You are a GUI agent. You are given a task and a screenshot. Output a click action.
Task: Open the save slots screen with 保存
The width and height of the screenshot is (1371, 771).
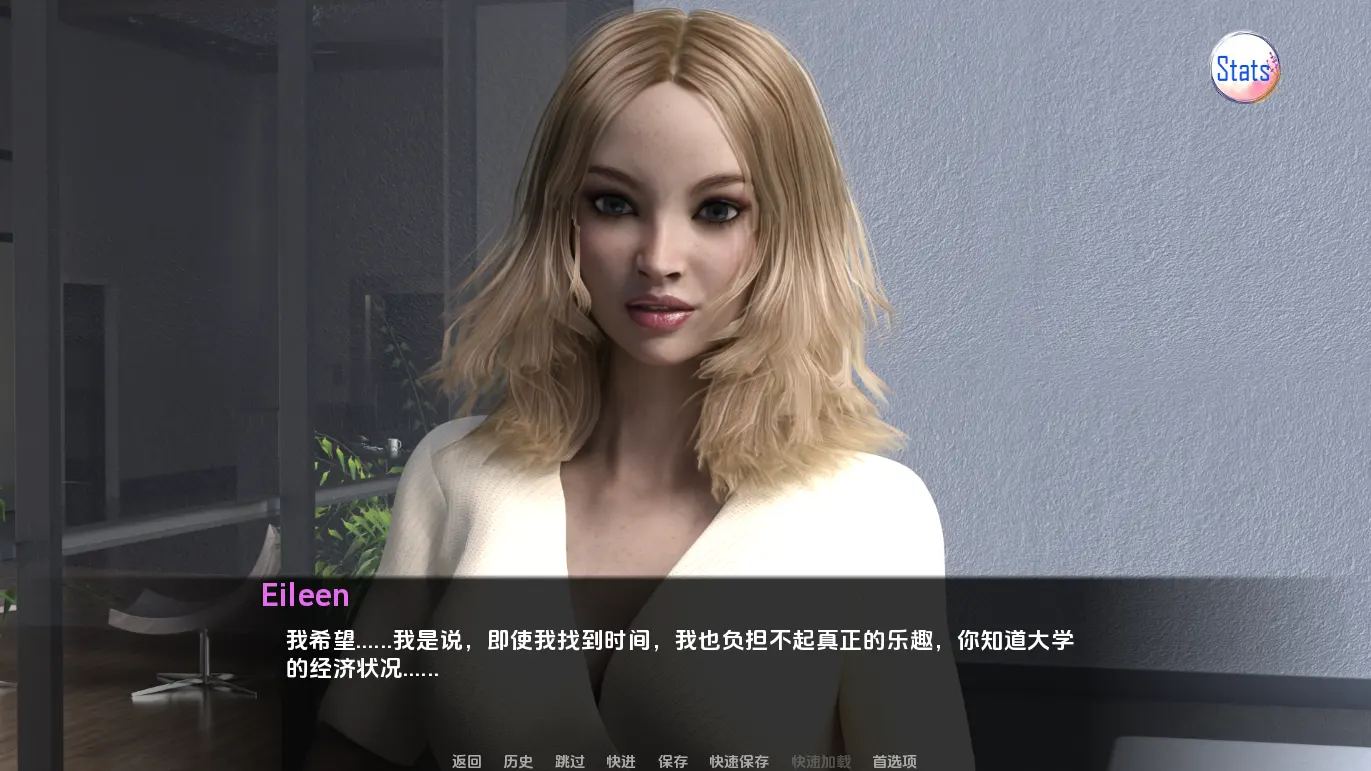[x=673, y=761]
